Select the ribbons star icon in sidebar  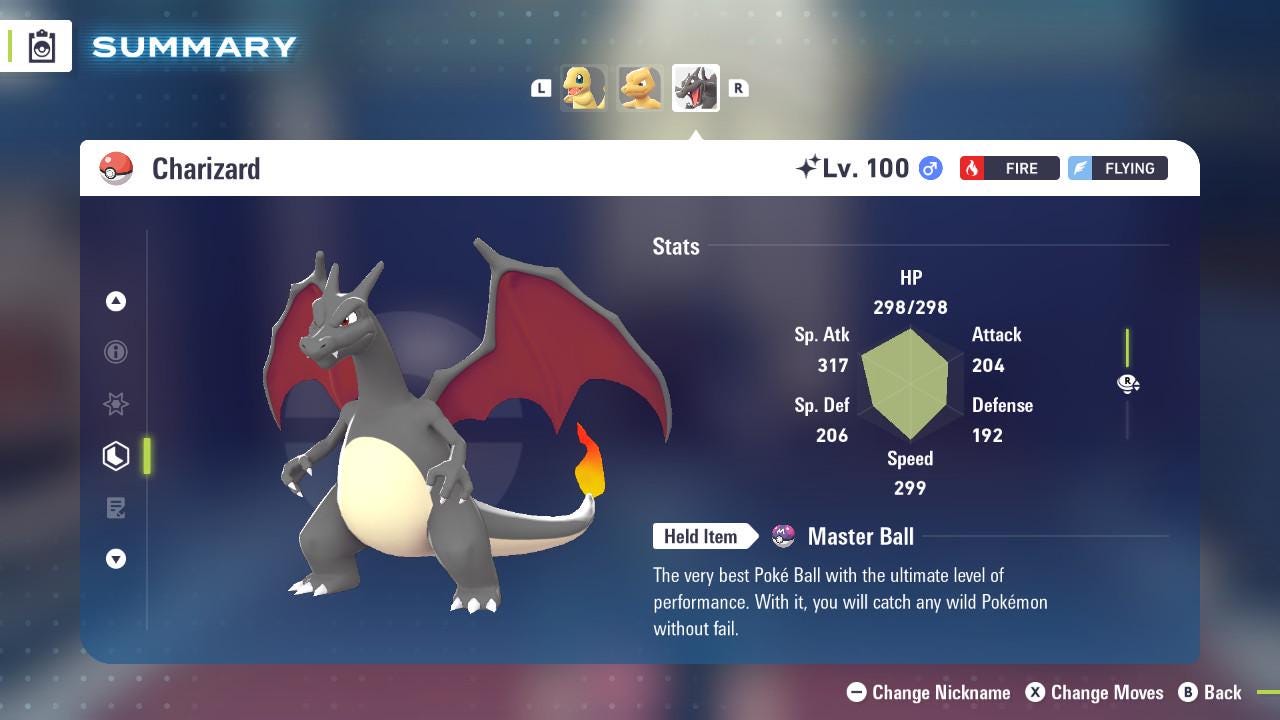coord(116,404)
